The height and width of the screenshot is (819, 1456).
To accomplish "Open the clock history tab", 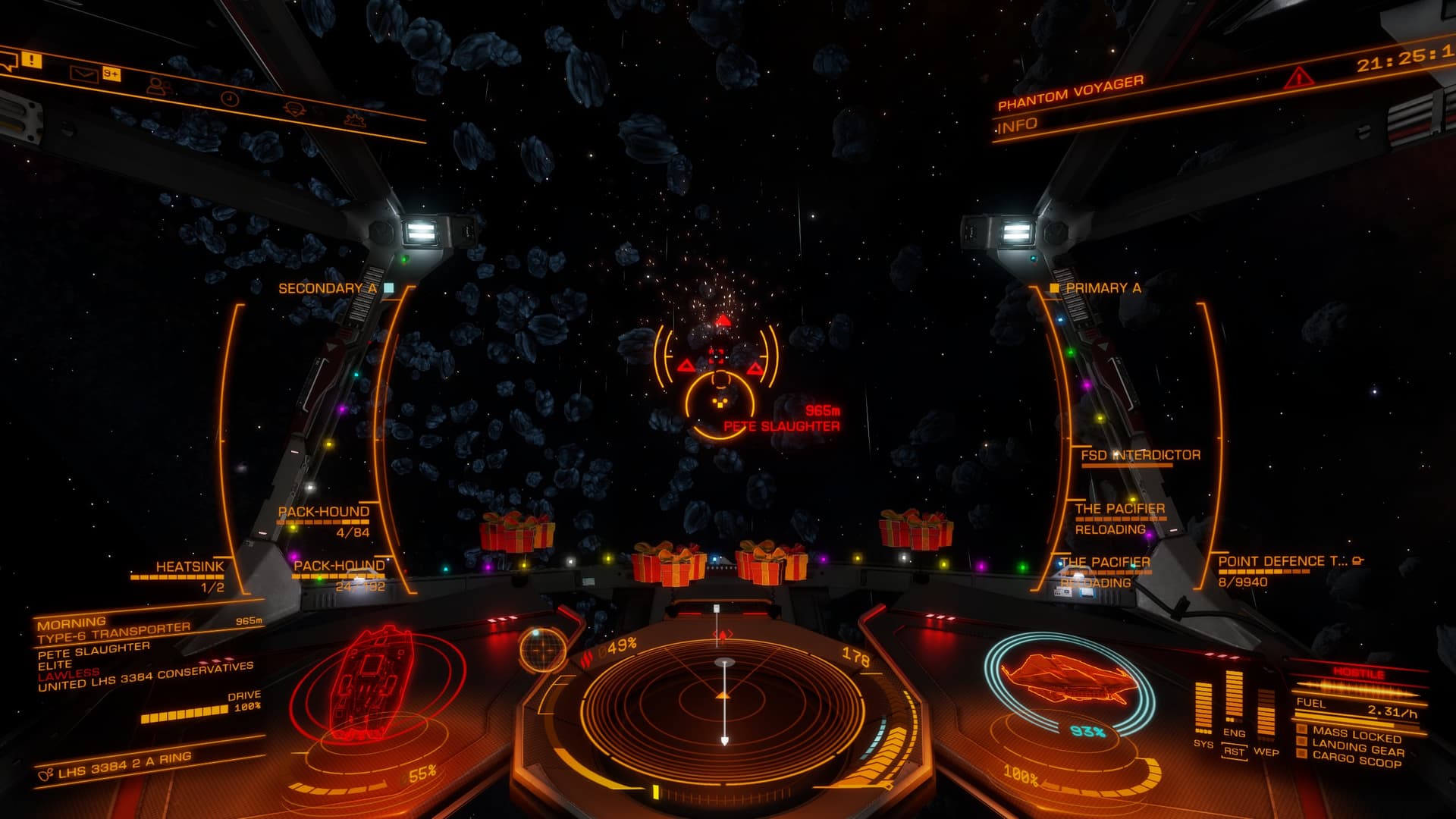I will point(230,99).
